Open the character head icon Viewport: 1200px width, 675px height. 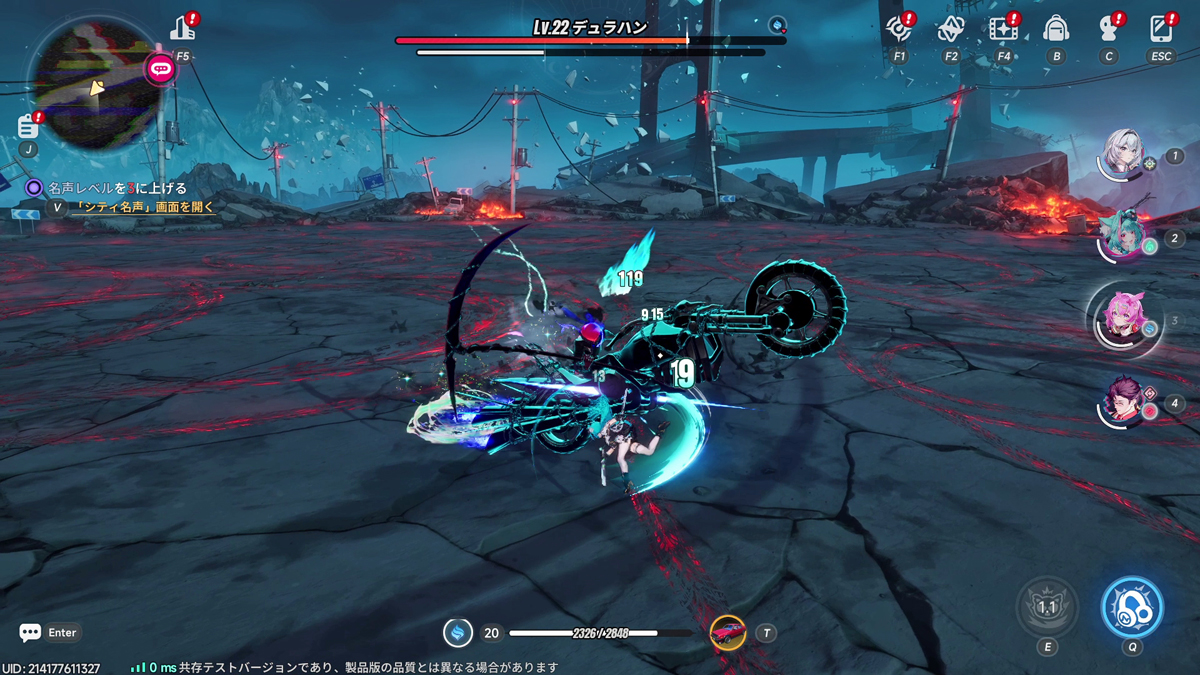pyautogui.click(x=1108, y=29)
